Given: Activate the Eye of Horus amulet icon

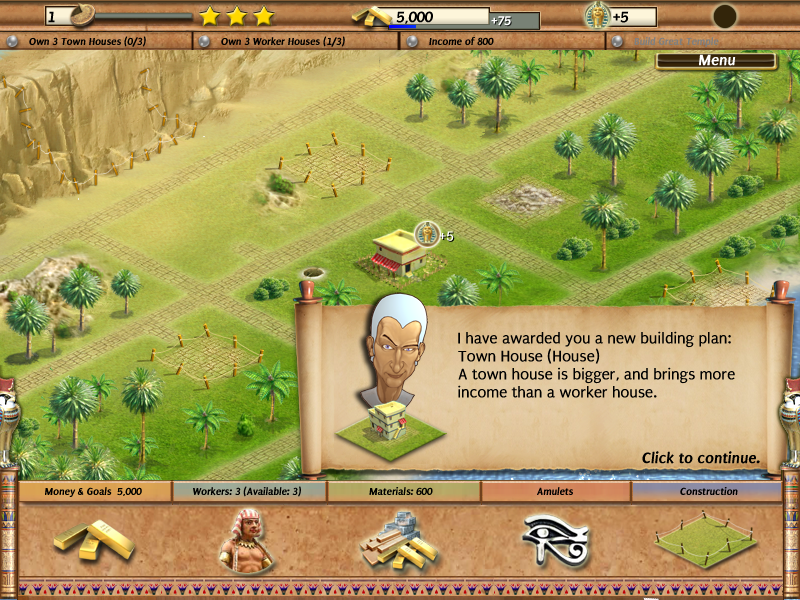Looking at the screenshot, I should [555, 540].
